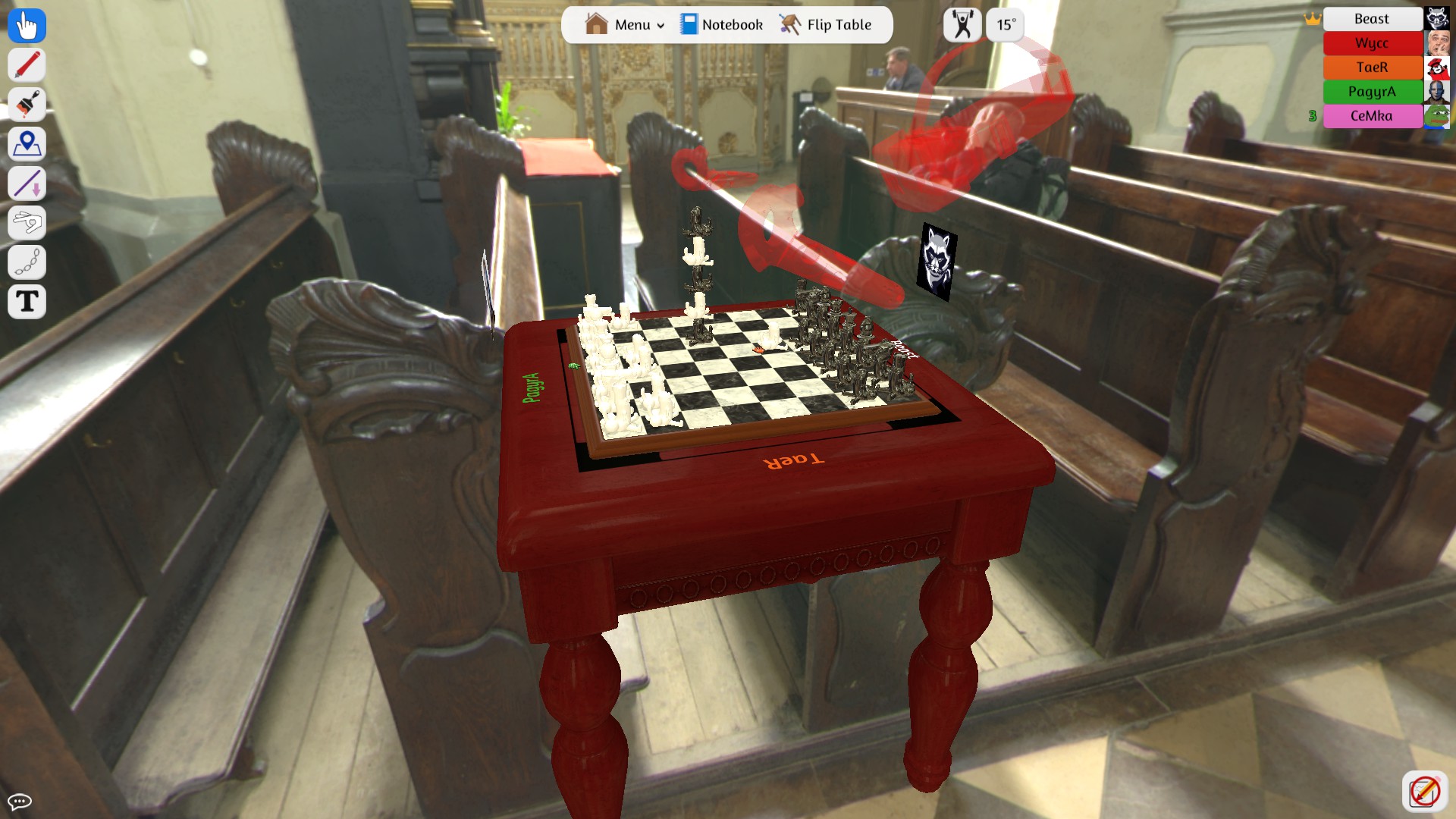
Task: Open the 15 degree rotation snap selector
Action: (1004, 24)
